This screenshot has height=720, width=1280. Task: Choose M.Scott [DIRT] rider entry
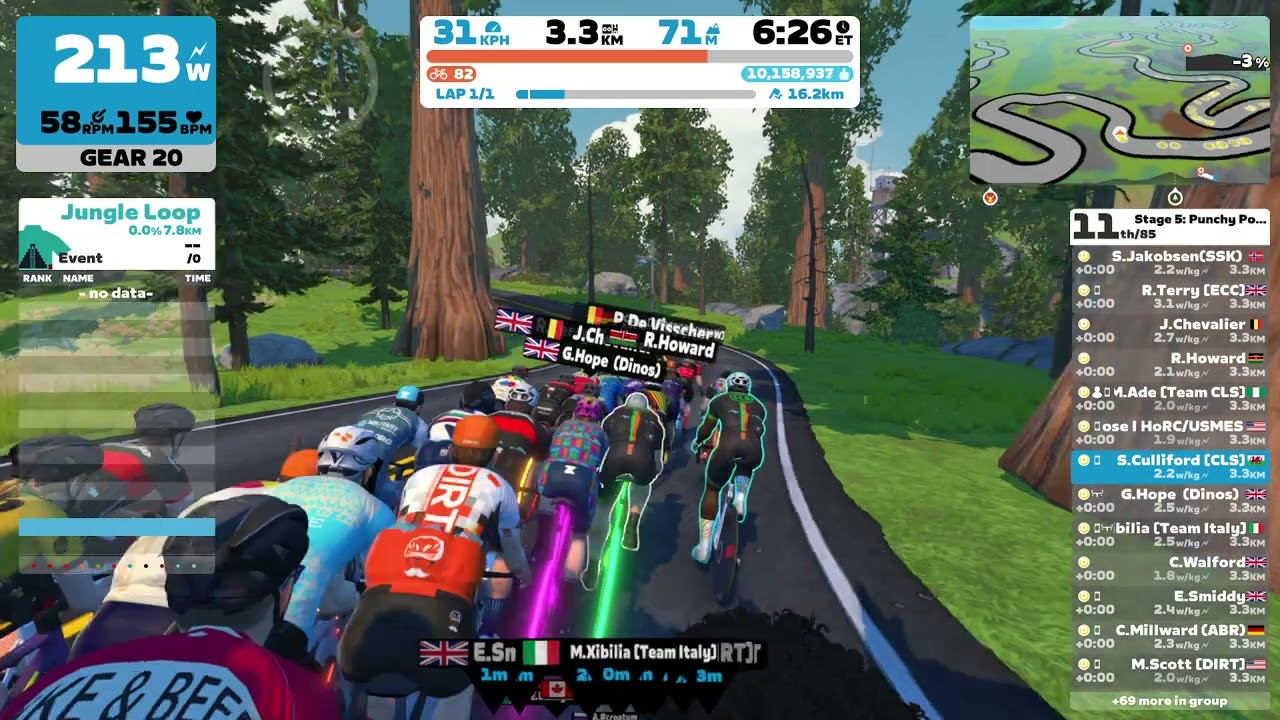(x=1170, y=671)
